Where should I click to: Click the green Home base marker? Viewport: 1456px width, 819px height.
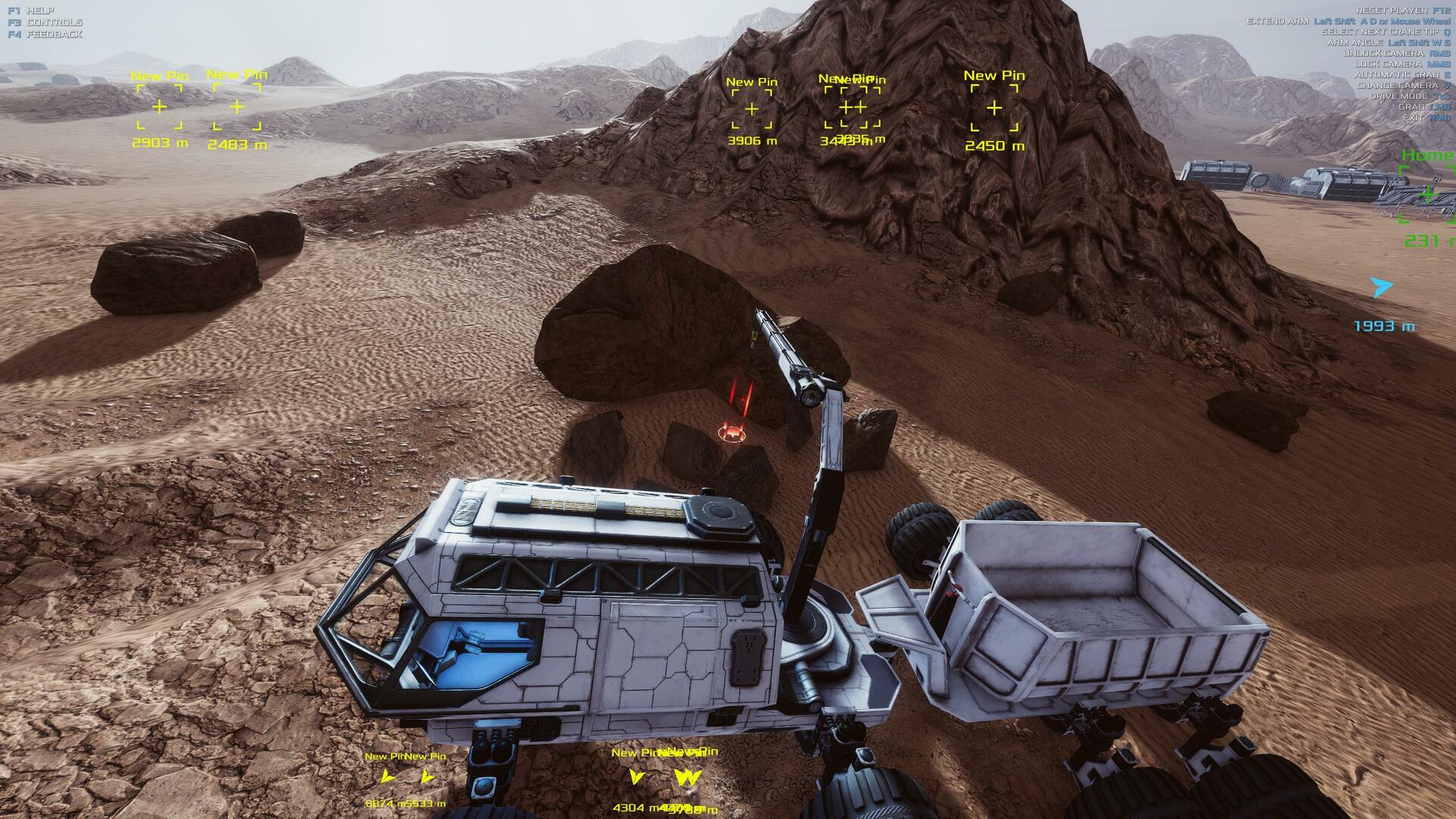tap(1429, 194)
